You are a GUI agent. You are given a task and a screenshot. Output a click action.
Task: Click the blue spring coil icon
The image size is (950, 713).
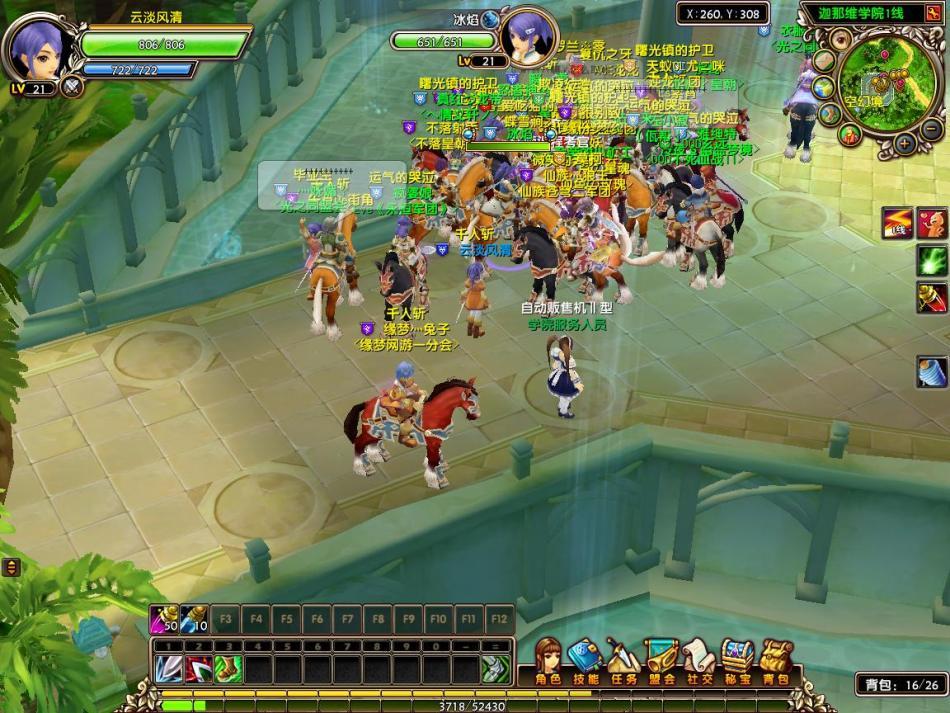(x=932, y=372)
